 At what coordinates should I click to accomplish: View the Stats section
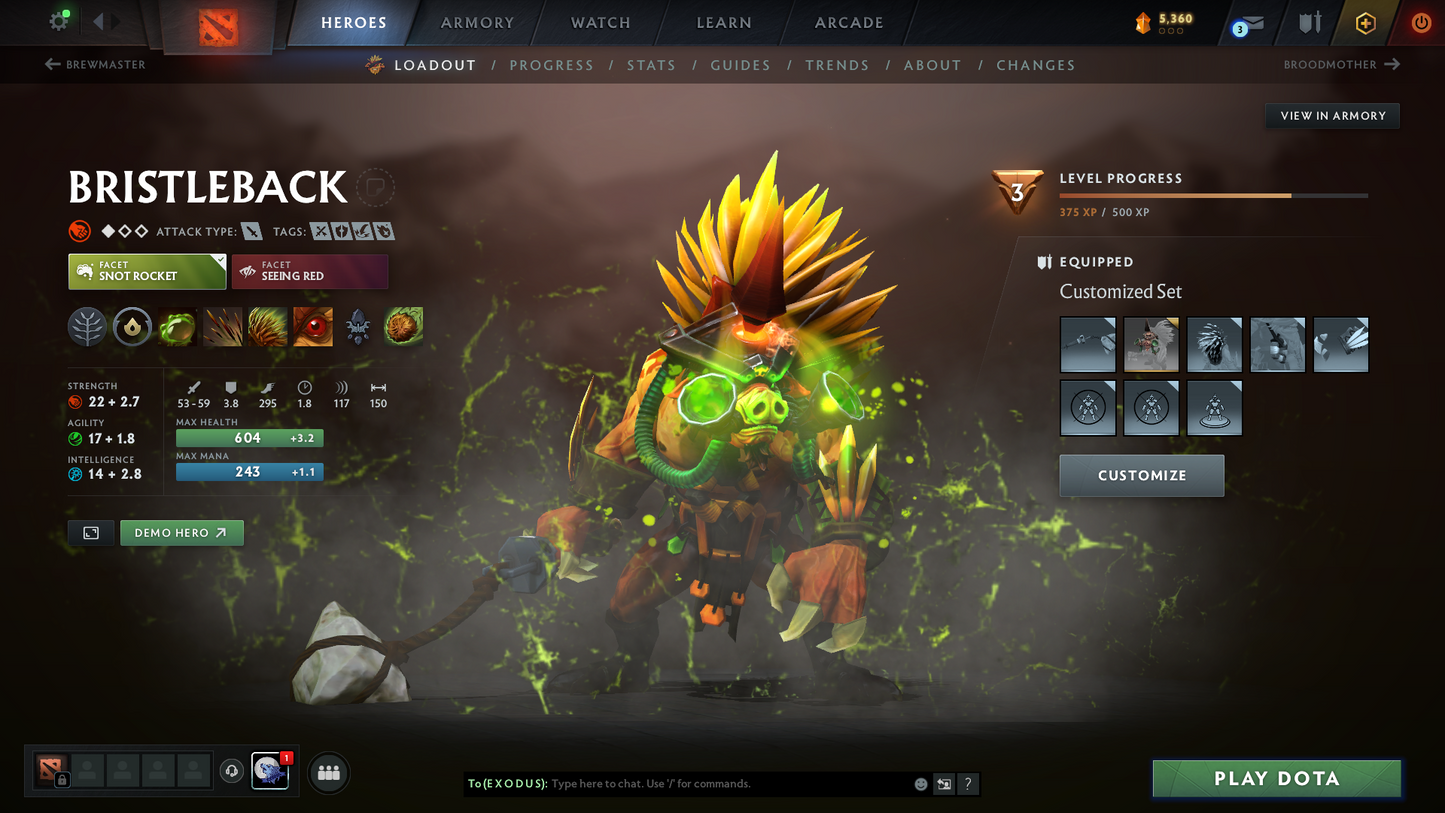pyautogui.click(x=651, y=65)
